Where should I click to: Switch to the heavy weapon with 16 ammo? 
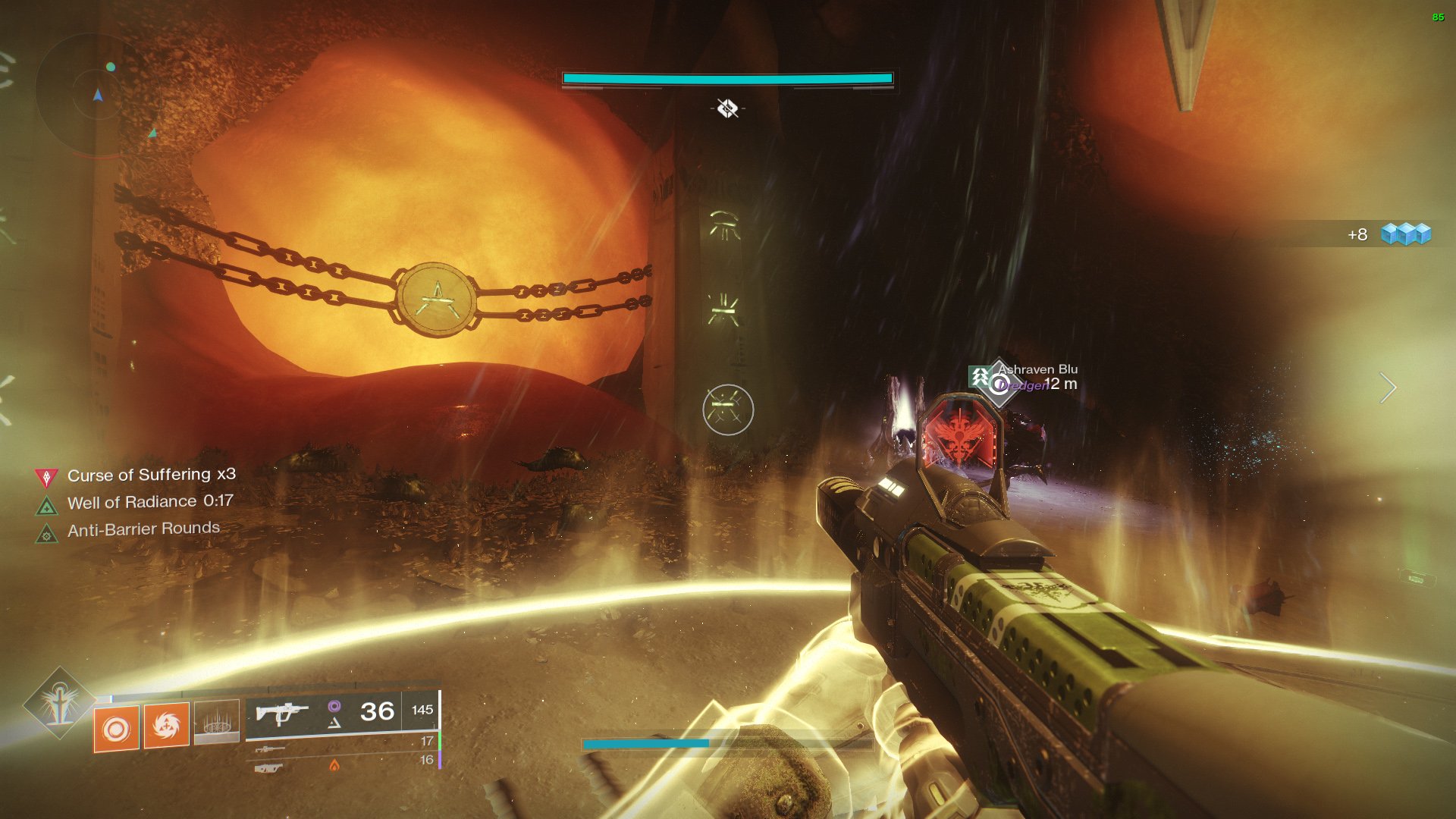coord(268,768)
